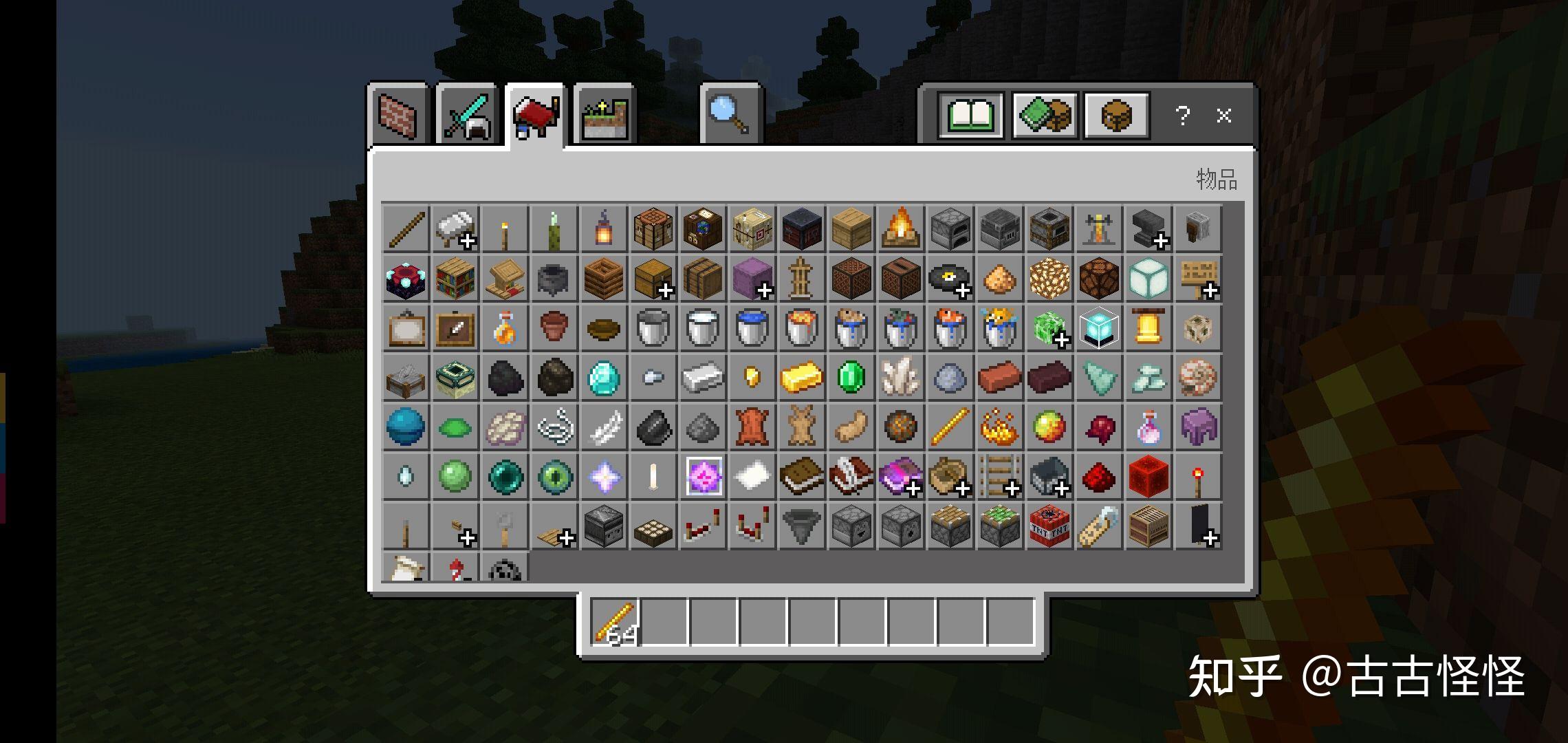Image resolution: width=1568 pixels, height=743 pixels.
Task: Pick up the TNT block
Action: click(1049, 526)
